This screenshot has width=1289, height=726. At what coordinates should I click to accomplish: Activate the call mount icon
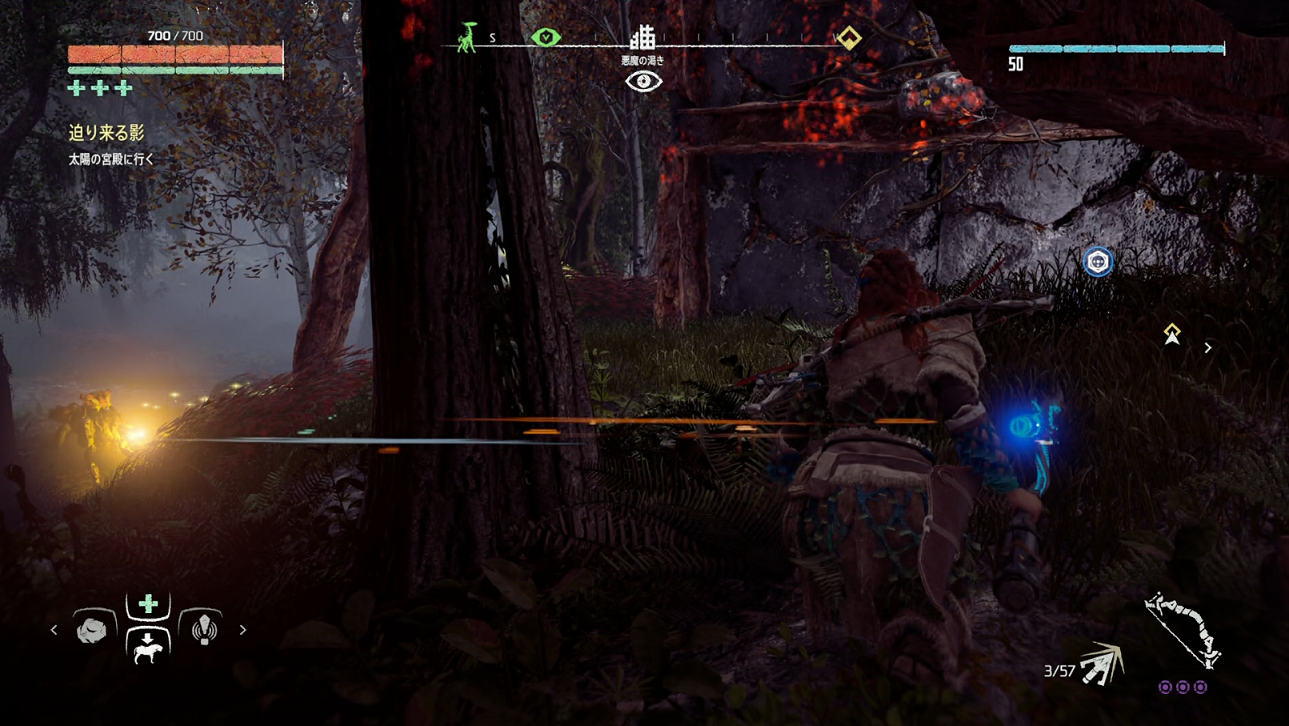click(x=148, y=648)
